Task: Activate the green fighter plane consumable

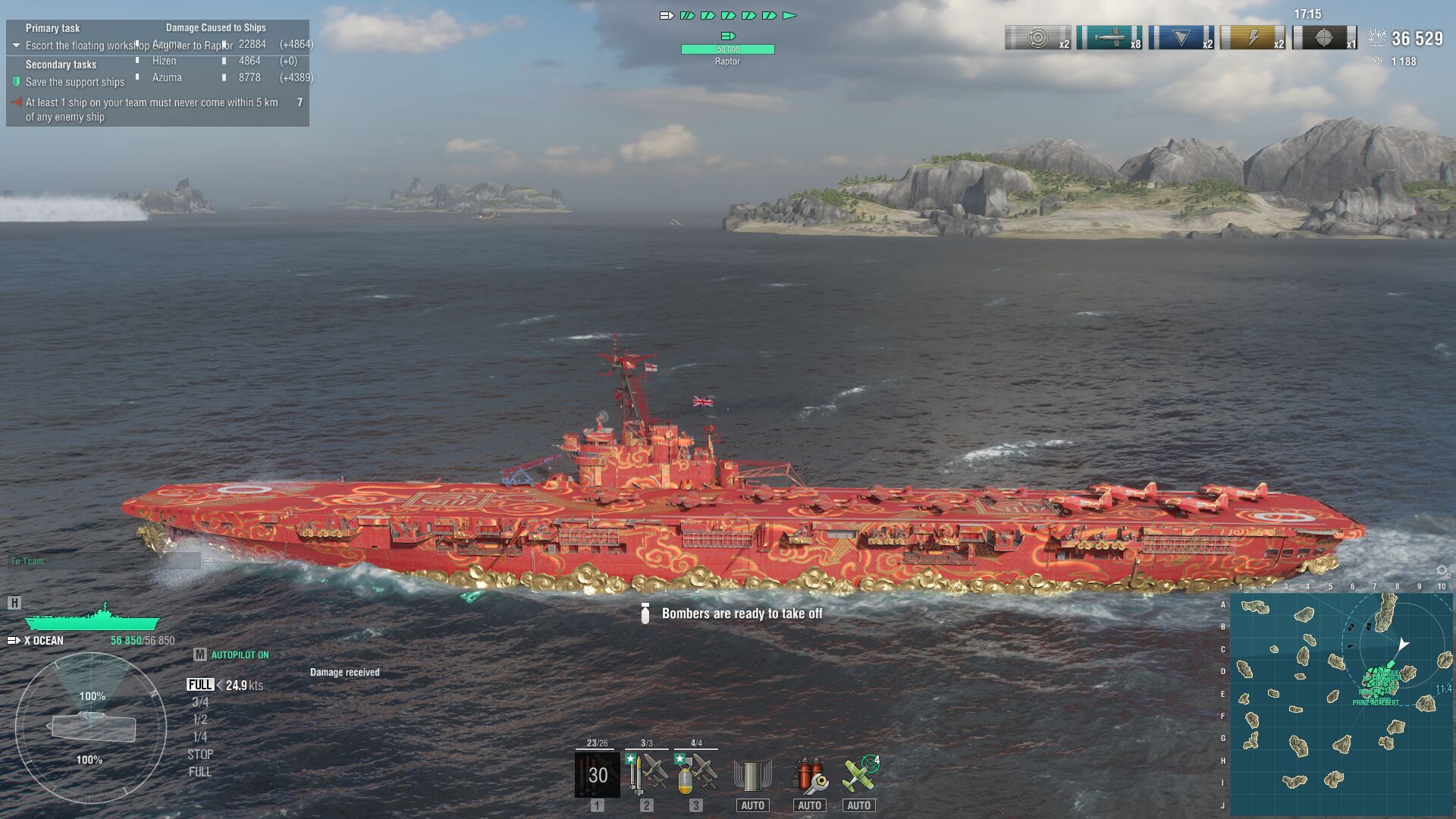Action: point(859,775)
